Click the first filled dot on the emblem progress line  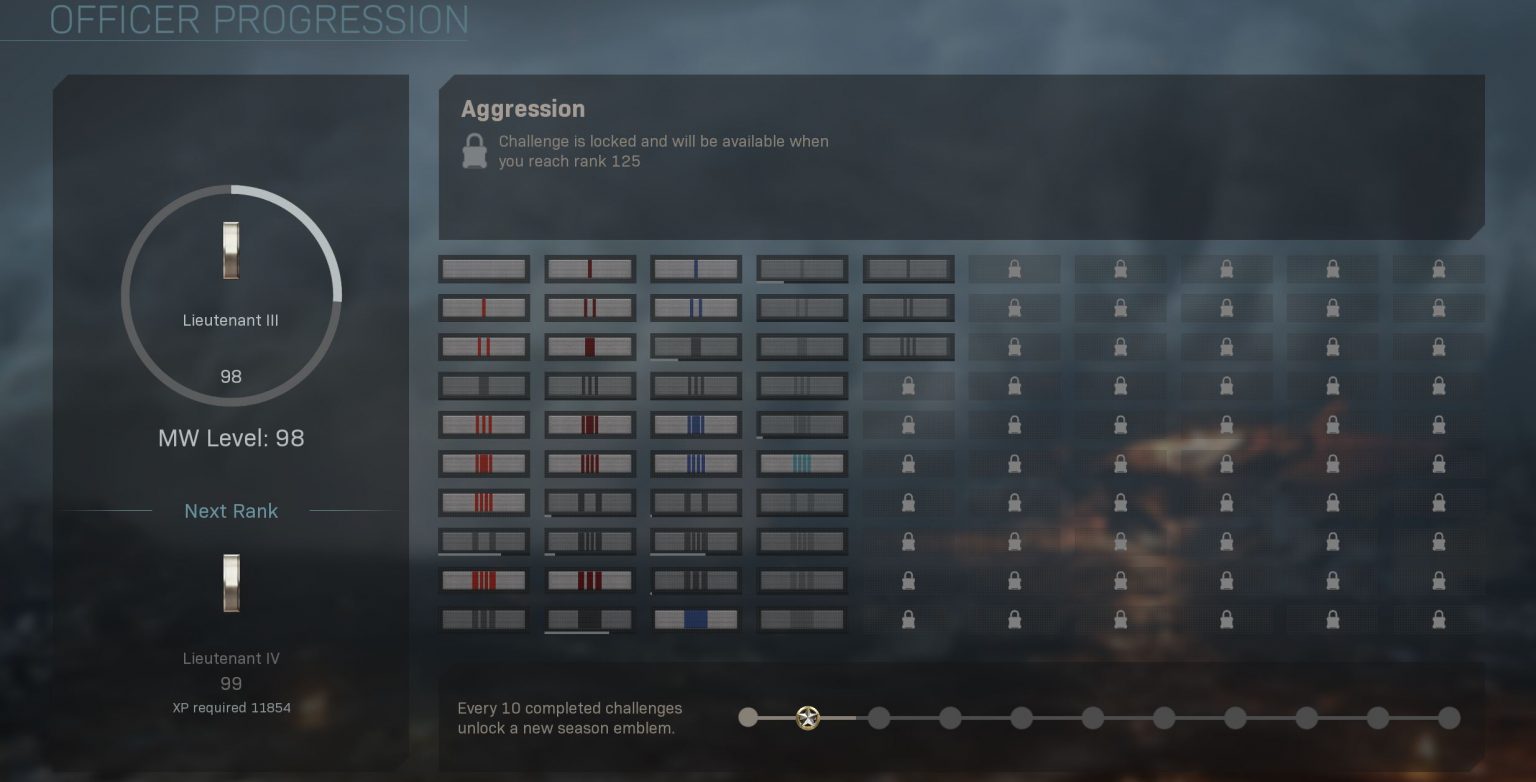tap(749, 718)
